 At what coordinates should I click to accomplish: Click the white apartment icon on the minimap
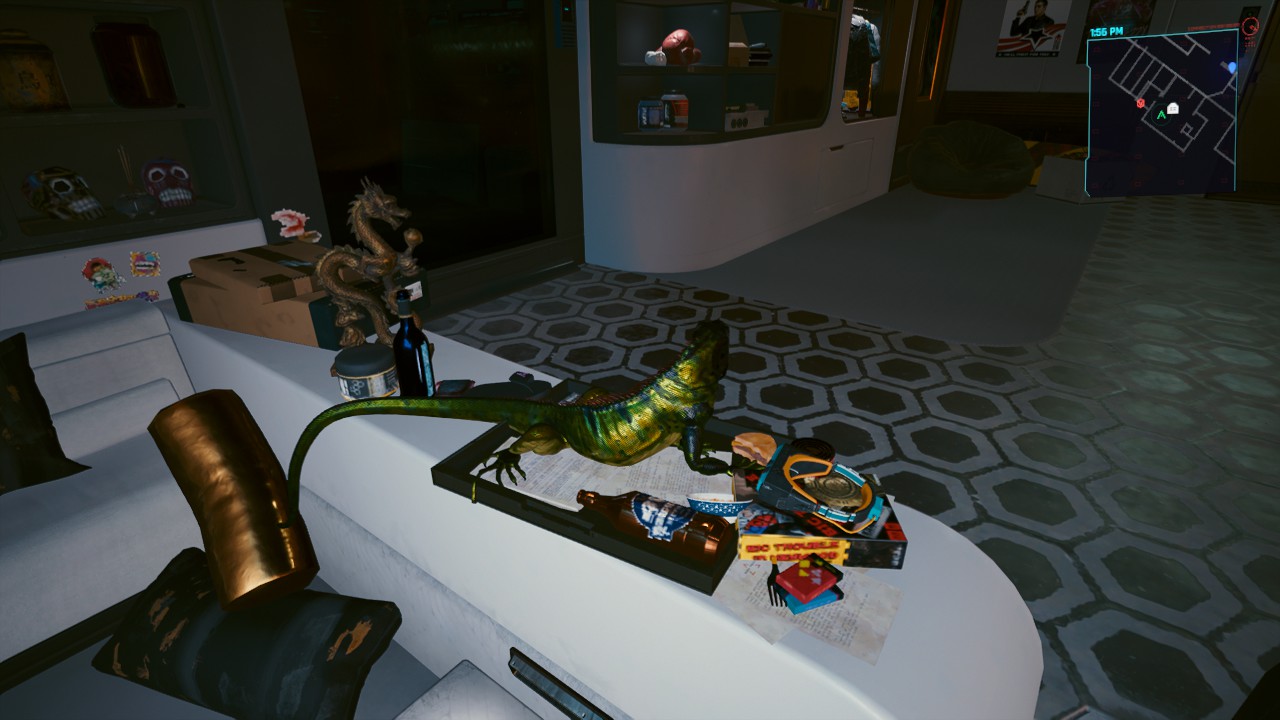click(1173, 109)
